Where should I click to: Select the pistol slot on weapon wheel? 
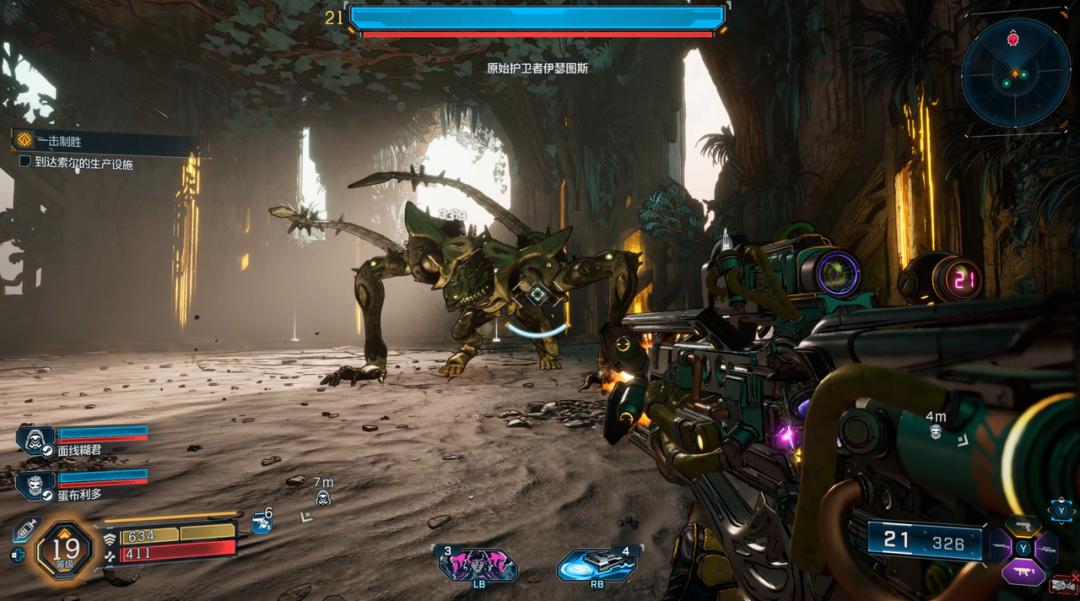pyautogui.click(x=1022, y=524)
